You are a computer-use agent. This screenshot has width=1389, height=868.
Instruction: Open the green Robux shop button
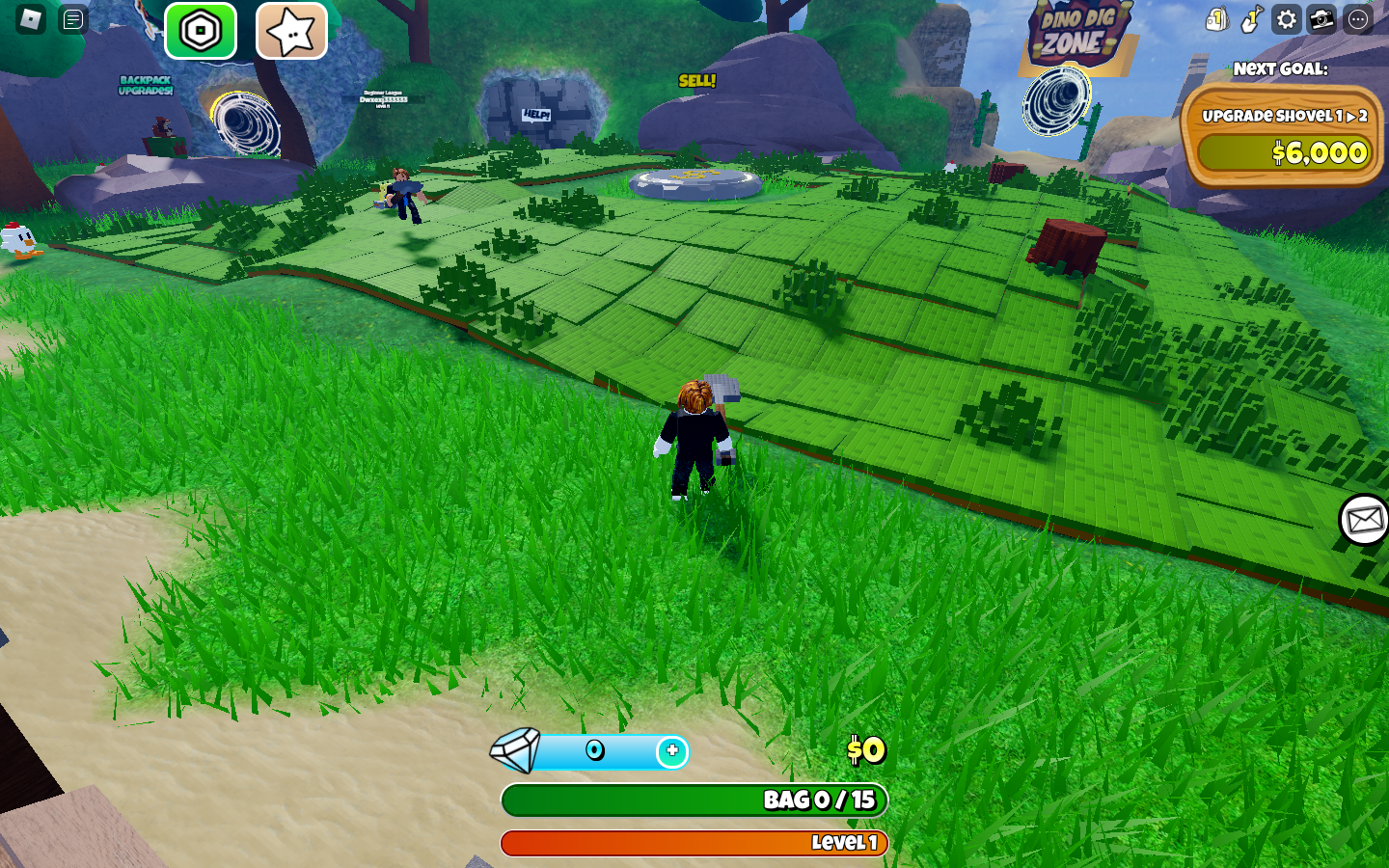pyautogui.click(x=201, y=31)
